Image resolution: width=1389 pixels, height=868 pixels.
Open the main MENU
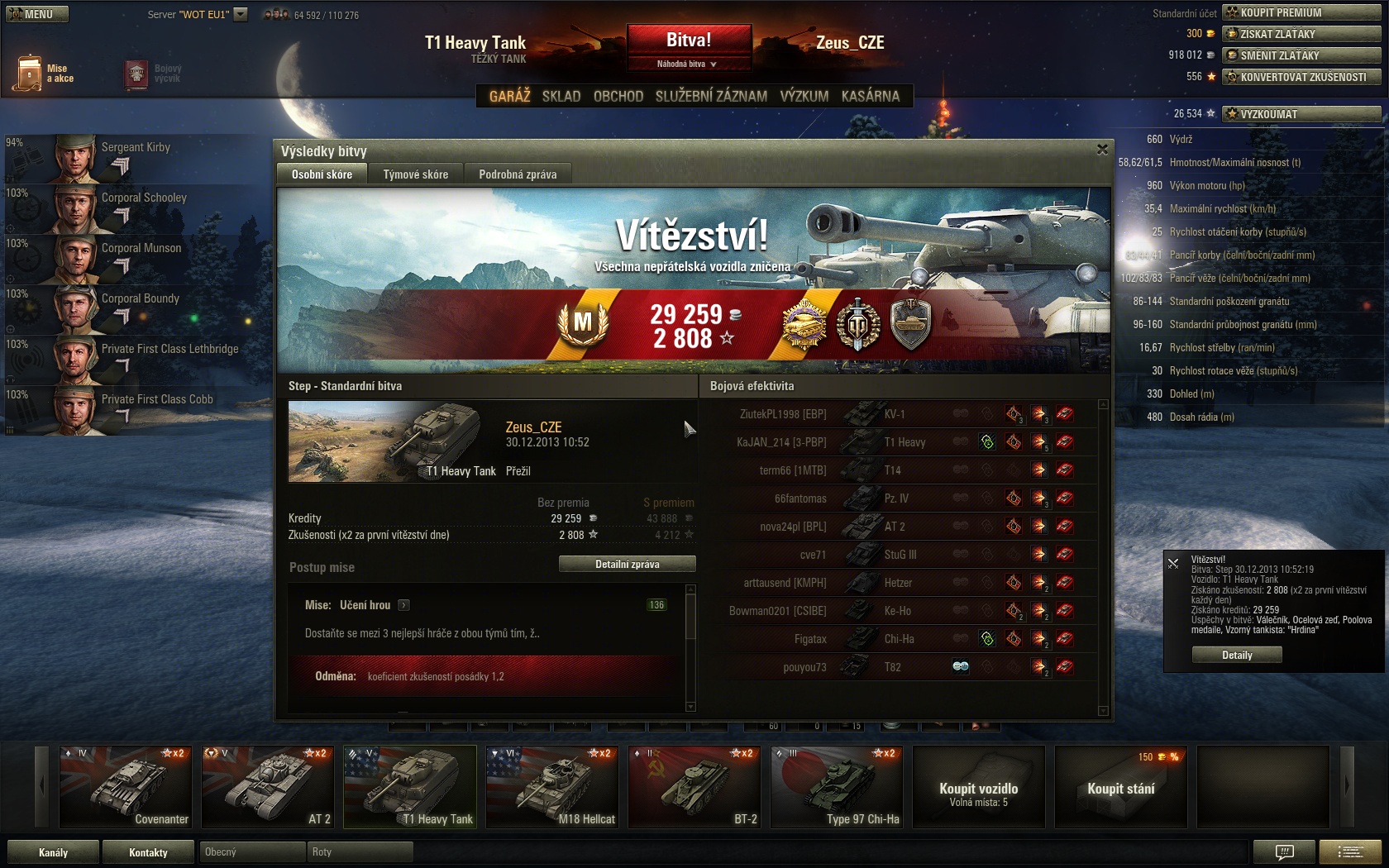tap(37, 14)
